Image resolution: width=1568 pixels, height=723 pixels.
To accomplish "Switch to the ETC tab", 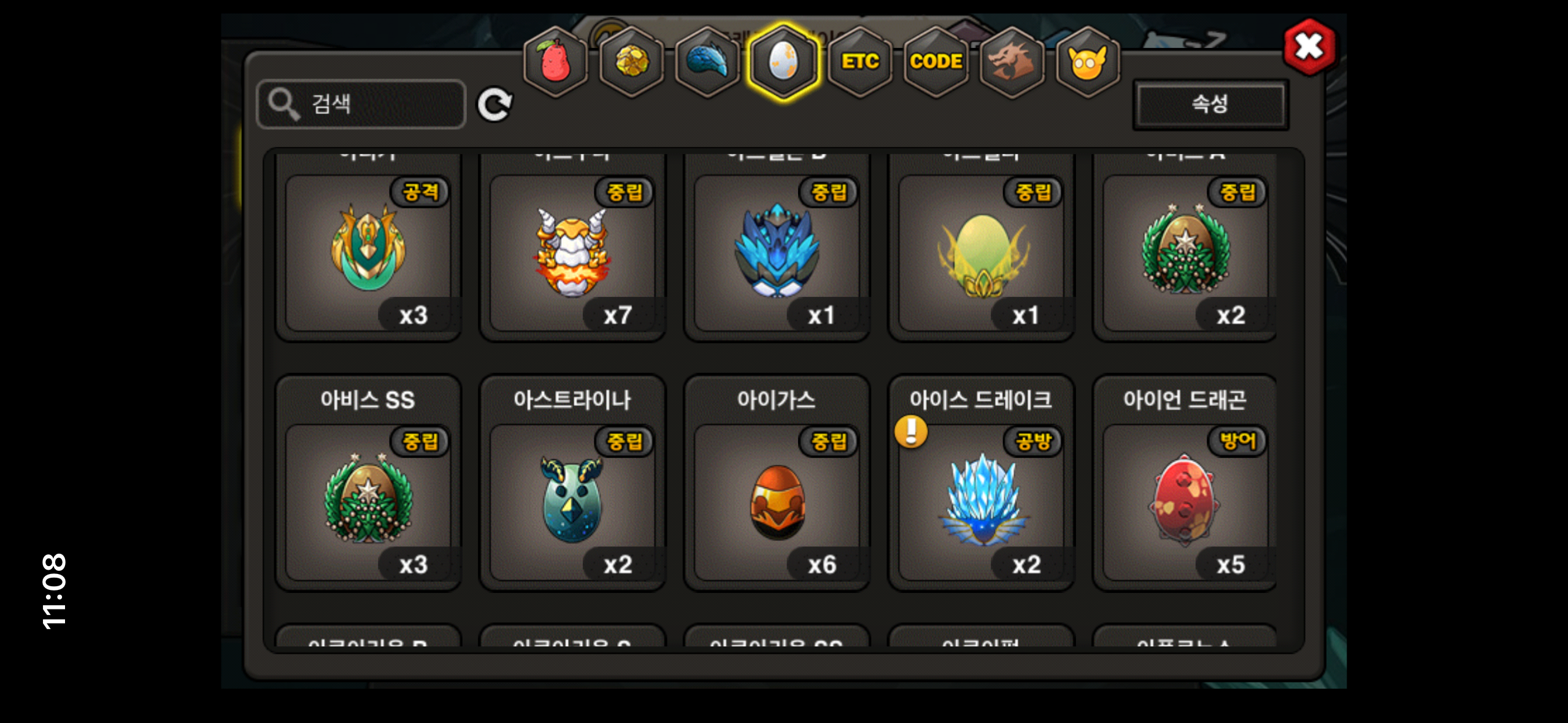I will [859, 62].
